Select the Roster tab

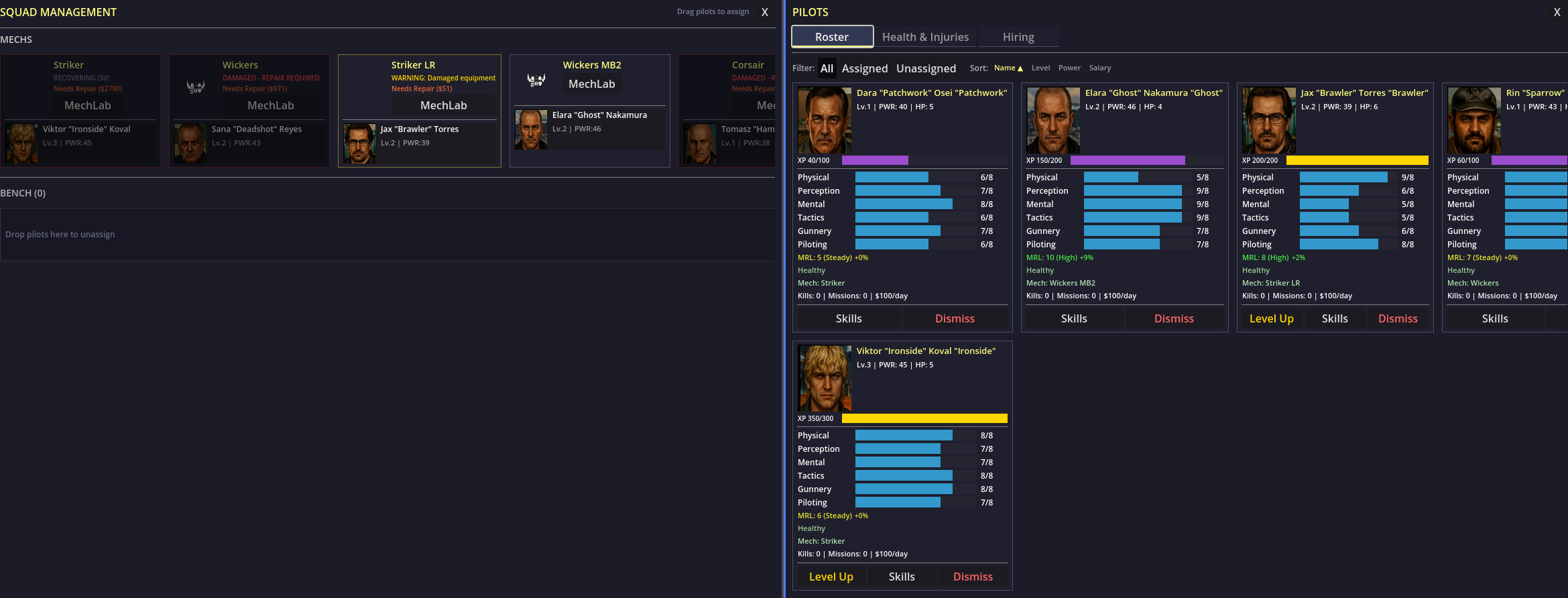tap(832, 37)
